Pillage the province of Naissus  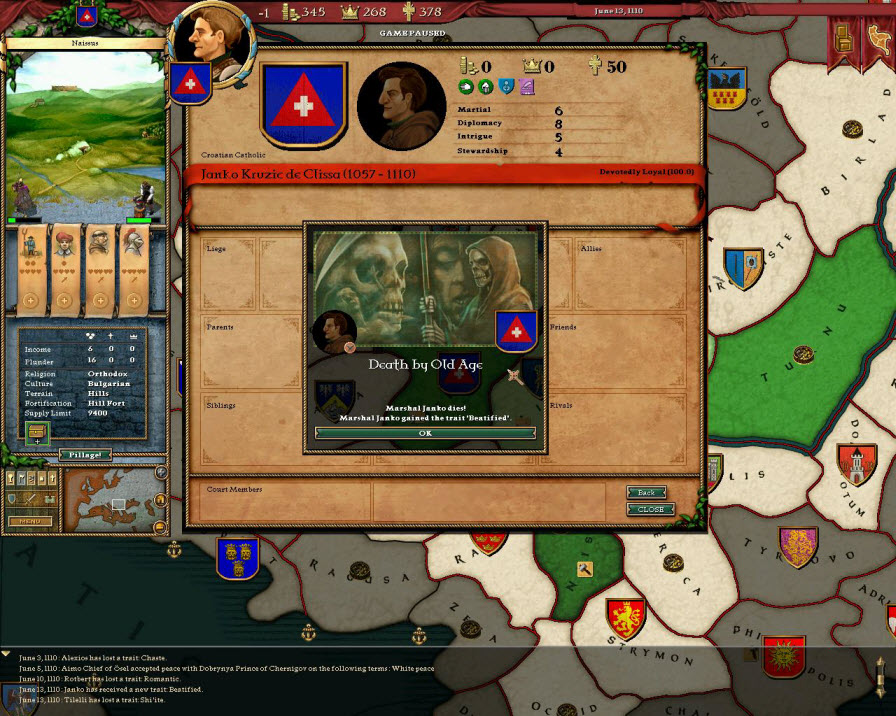pyautogui.click(x=87, y=454)
